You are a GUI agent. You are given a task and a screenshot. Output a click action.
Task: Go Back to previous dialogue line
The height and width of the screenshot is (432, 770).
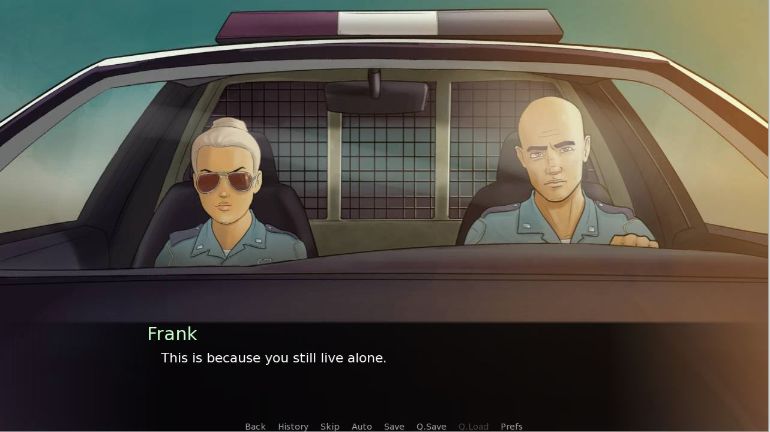pos(255,427)
